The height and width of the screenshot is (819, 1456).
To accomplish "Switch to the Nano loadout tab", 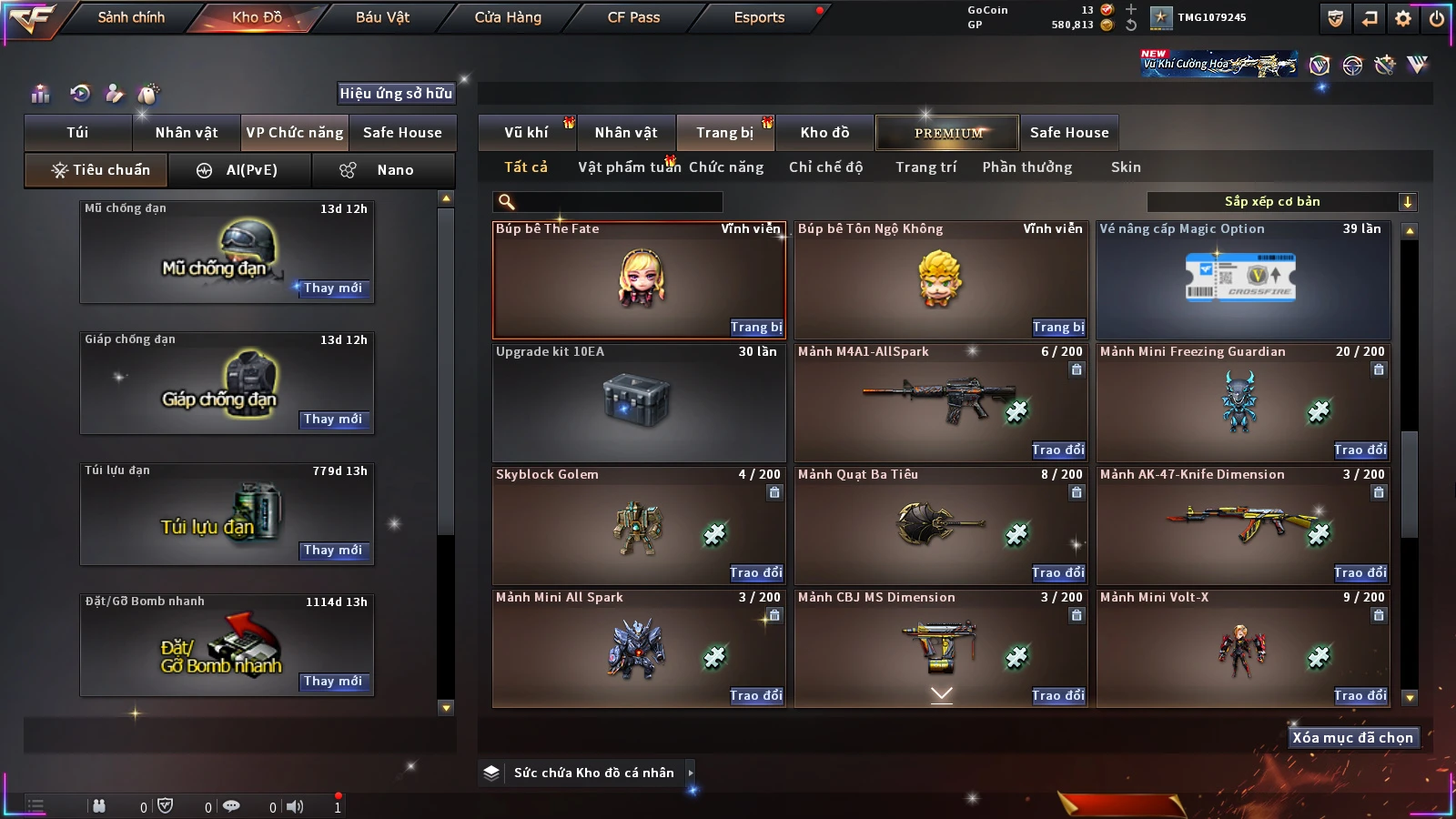I will (x=384, y=170).
